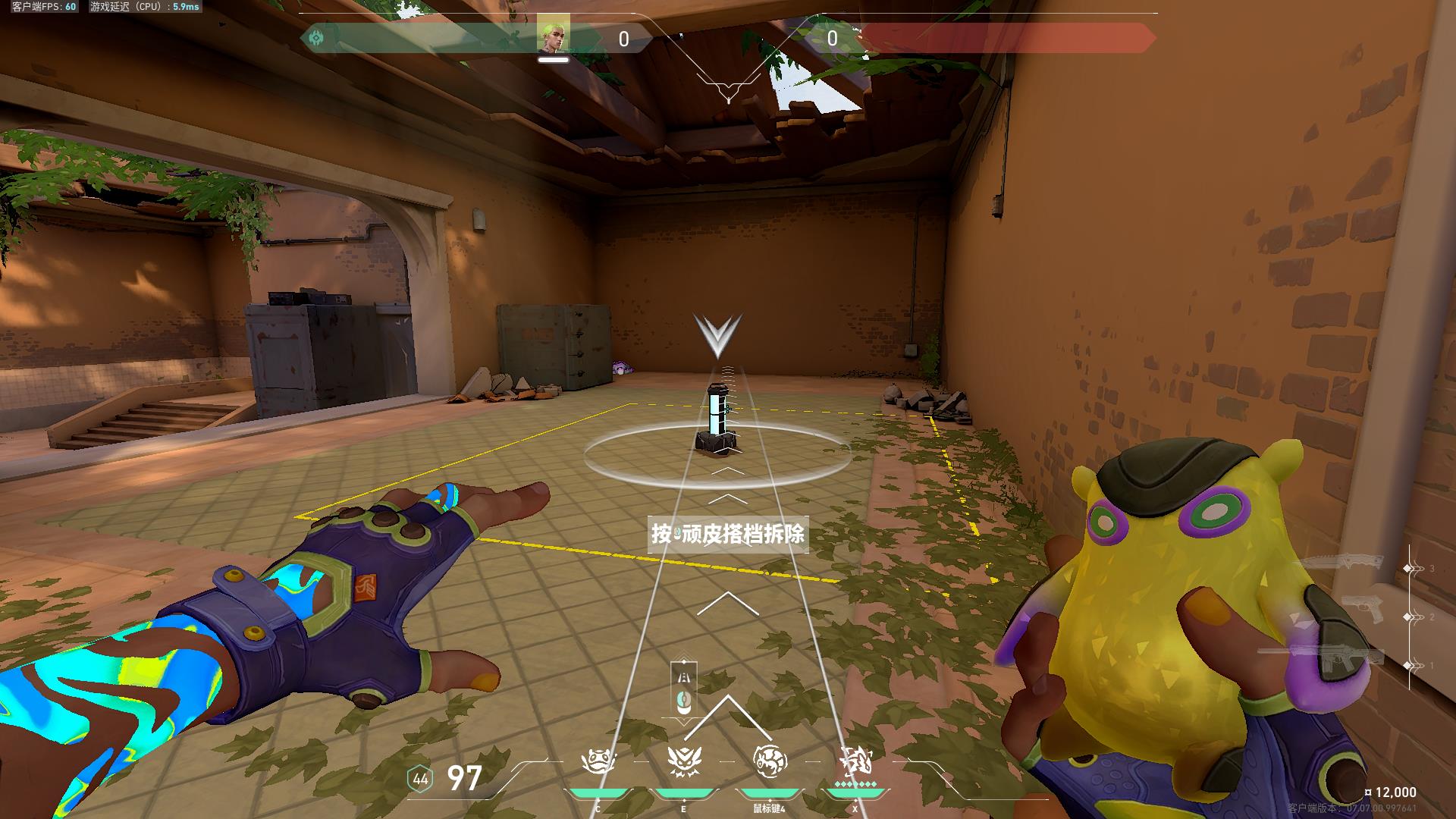Click Gekko's player portrait in the top bar
The image size is (1456, 819).
point(553,35)
